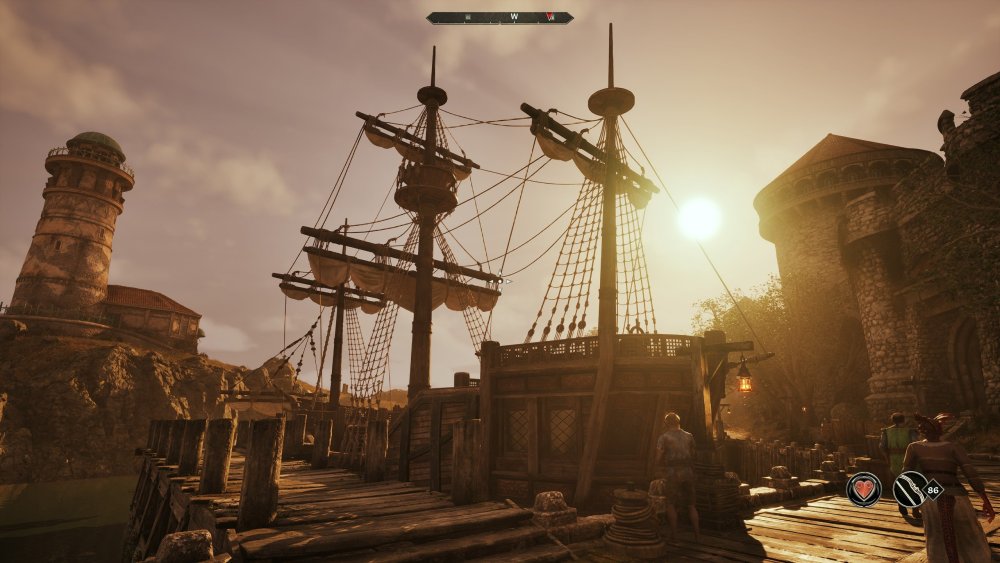Select the equipped bow weapon icon
This screenshot has height=563, width=1000.
click(910, 489)
